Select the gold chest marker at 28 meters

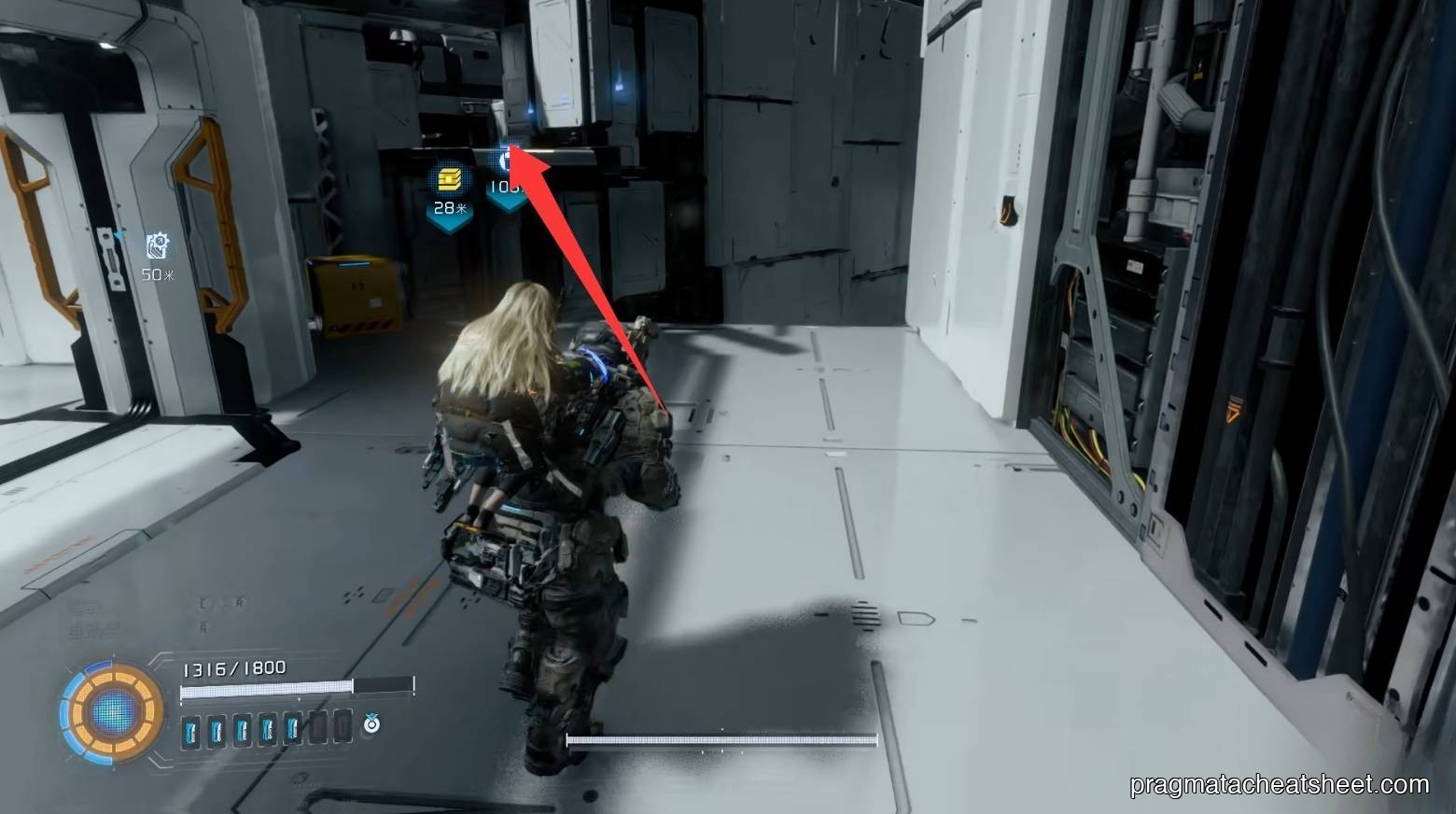point(449,177)
